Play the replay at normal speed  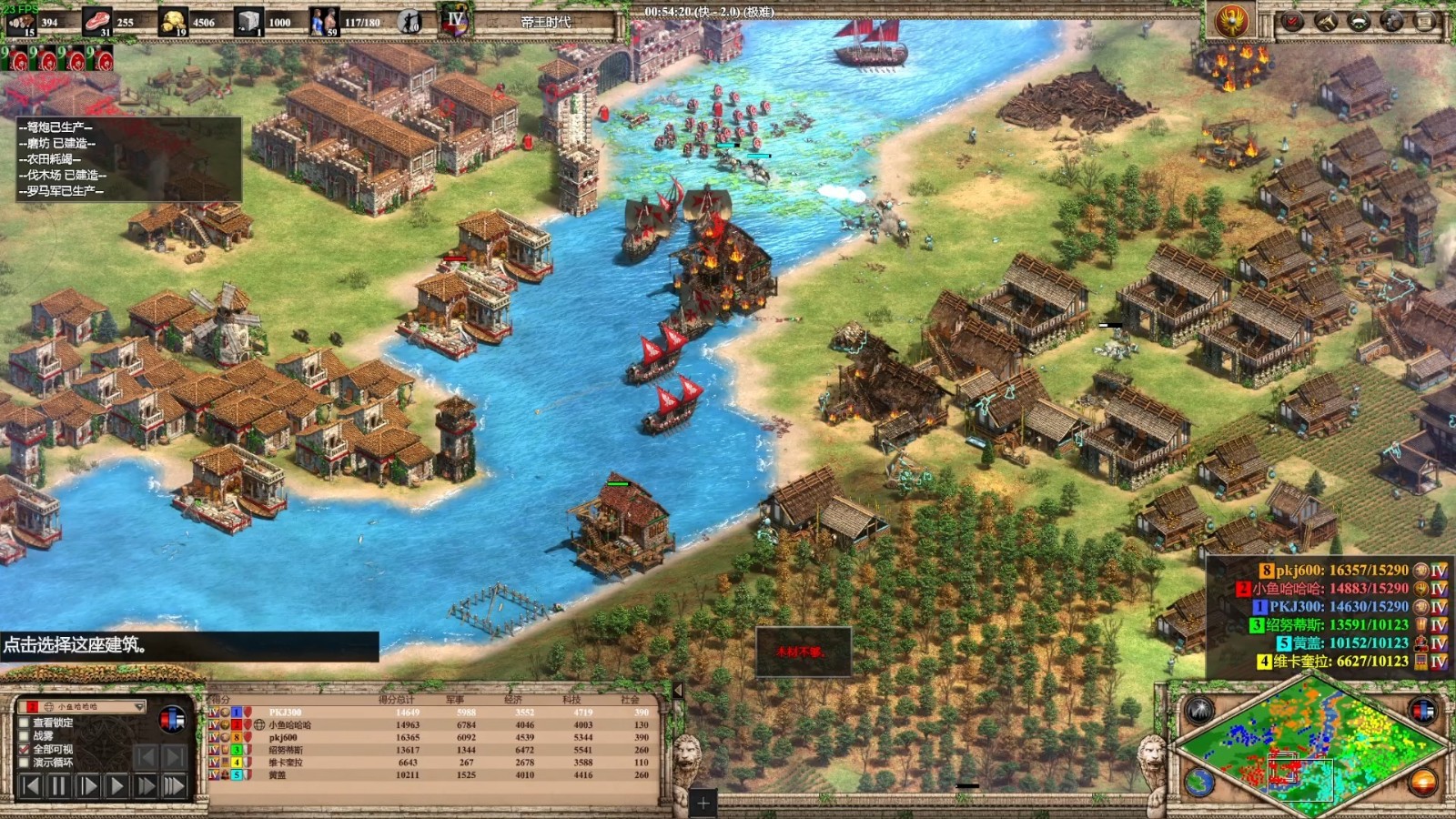(x=116, y=785)
